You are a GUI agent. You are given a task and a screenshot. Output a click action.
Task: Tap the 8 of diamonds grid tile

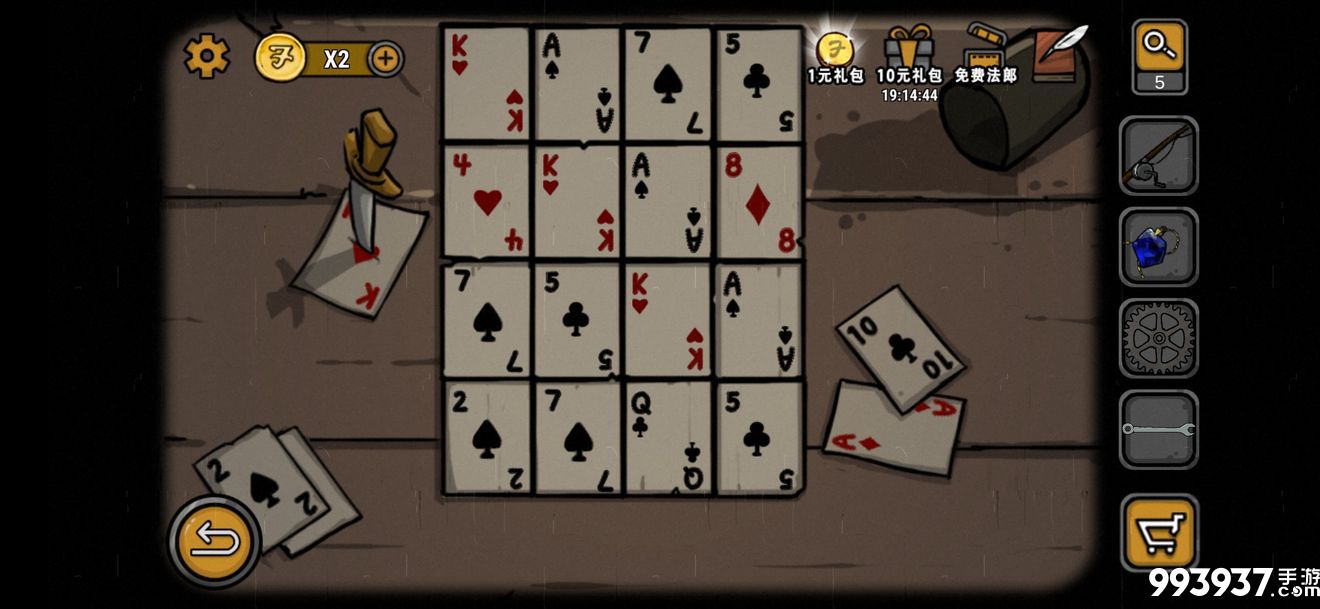tap(758, 202)
